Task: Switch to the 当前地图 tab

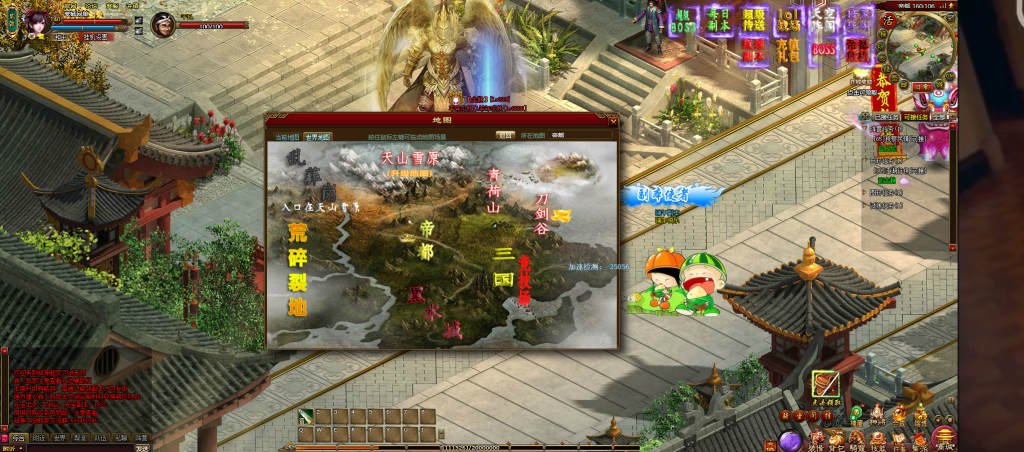Action: click(x=287, y=135)
